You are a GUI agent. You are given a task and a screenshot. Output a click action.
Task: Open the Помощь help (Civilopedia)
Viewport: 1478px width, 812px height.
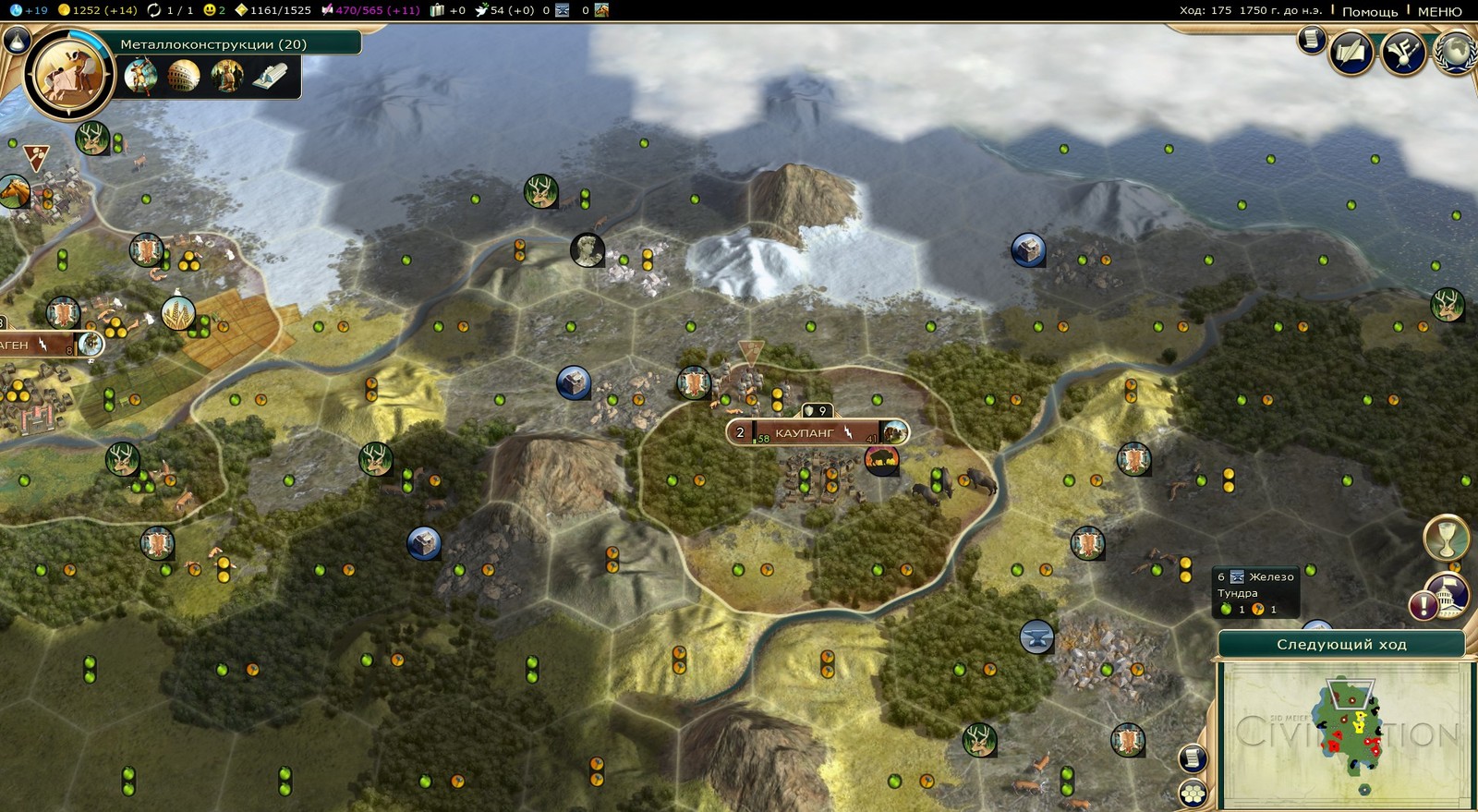(1369, 11)
